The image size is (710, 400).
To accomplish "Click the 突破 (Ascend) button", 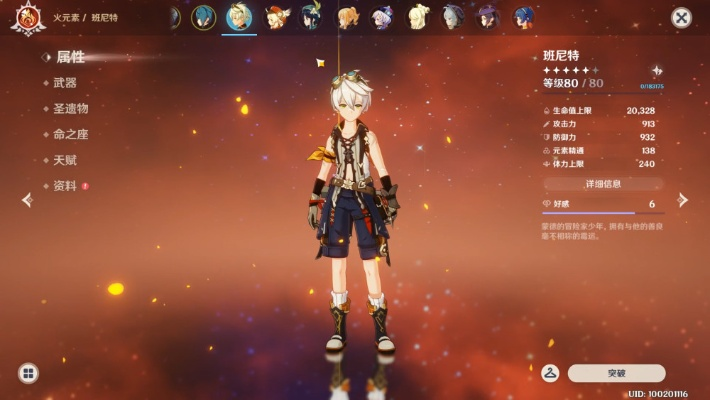I will 616,373.
